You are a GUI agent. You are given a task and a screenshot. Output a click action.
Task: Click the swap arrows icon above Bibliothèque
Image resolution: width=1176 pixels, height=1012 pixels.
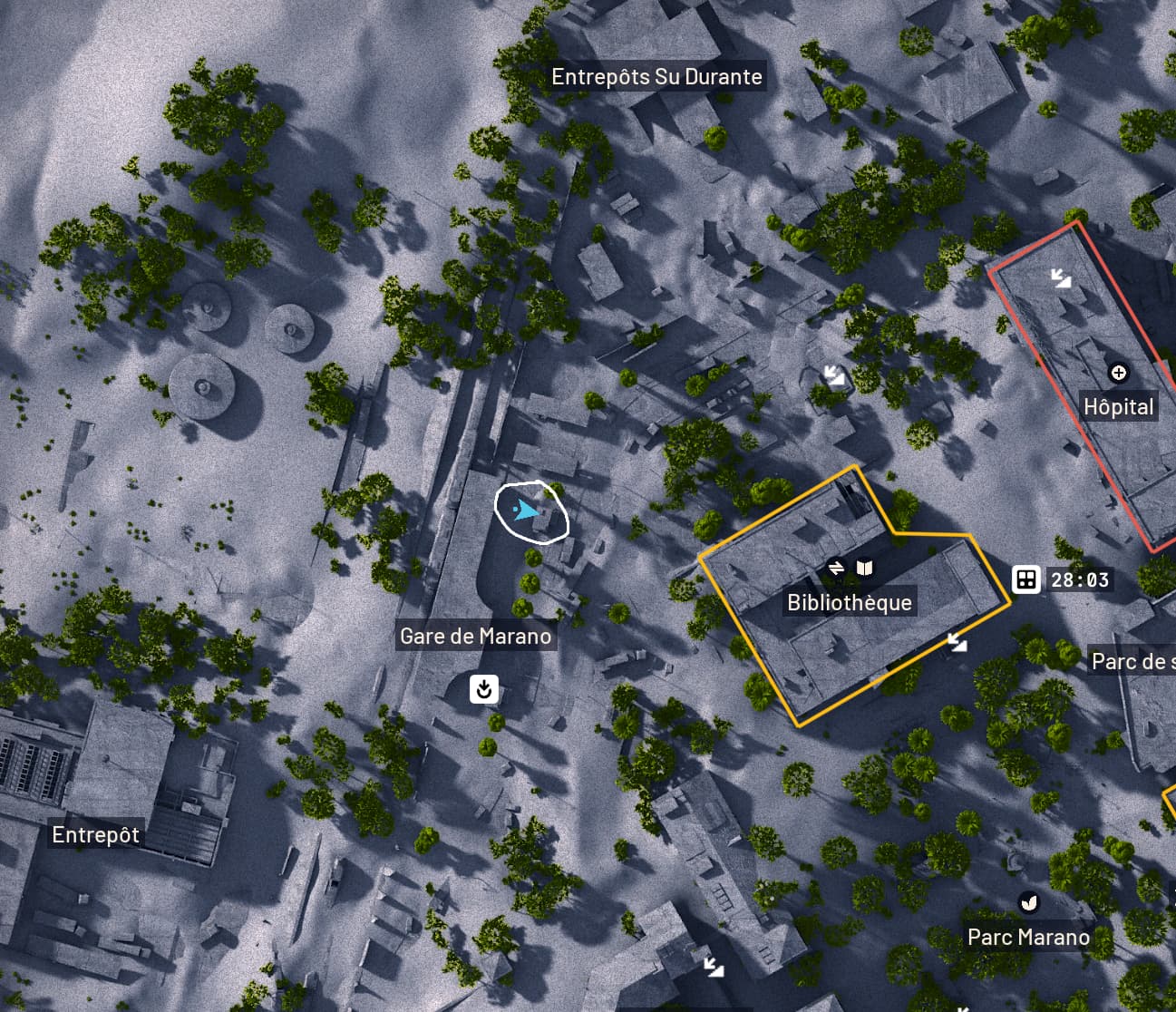click(x=836, y=568)
